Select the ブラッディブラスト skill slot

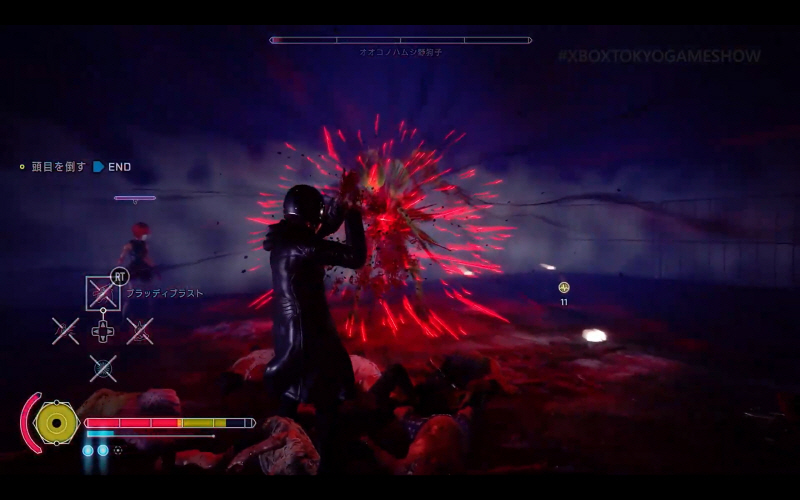coord(102,292)
